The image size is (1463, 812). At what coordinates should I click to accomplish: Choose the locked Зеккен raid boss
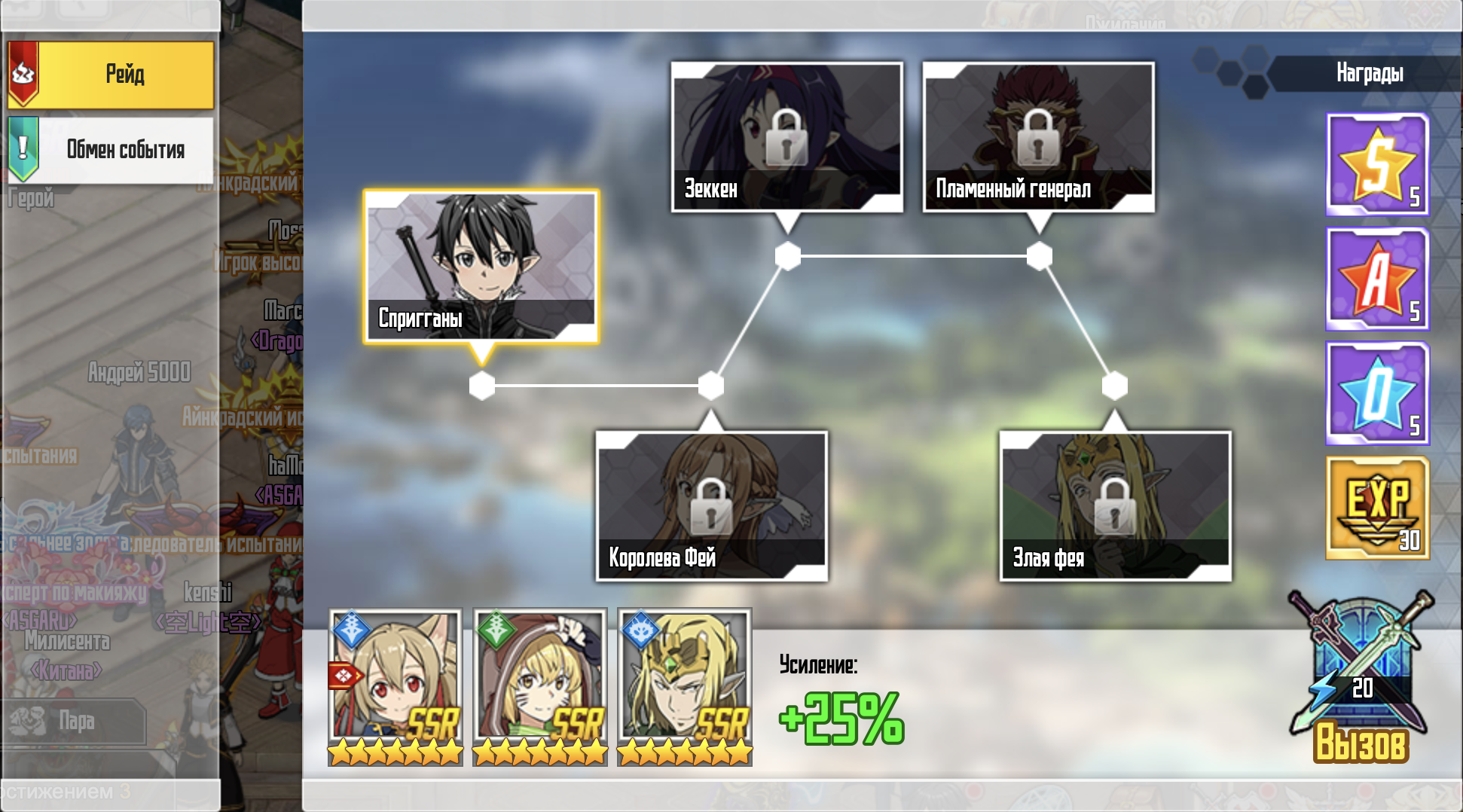tap(786, 136)
